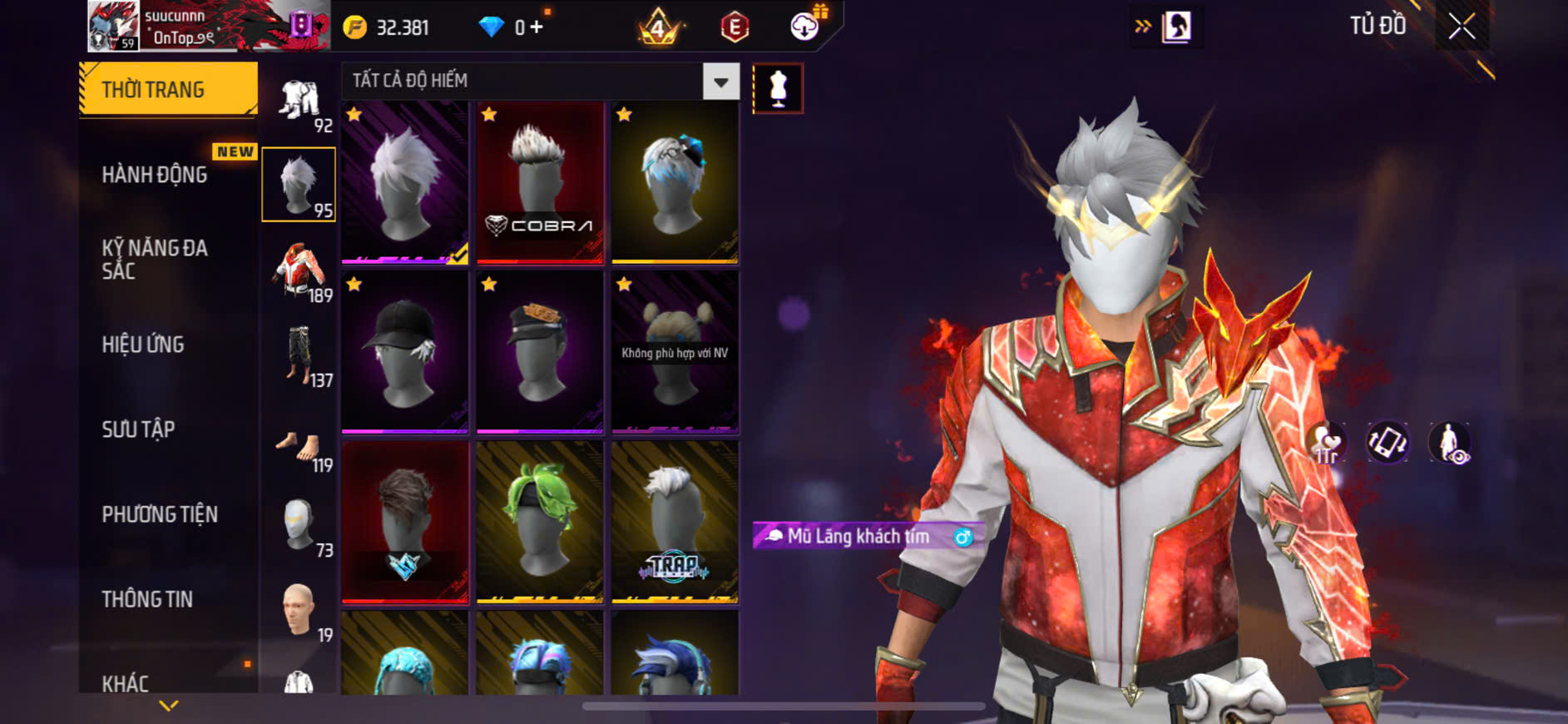The height and width of the screenshot is (724, 1568).
Task: Select the black baseball cap item
Action: (405, 352)
